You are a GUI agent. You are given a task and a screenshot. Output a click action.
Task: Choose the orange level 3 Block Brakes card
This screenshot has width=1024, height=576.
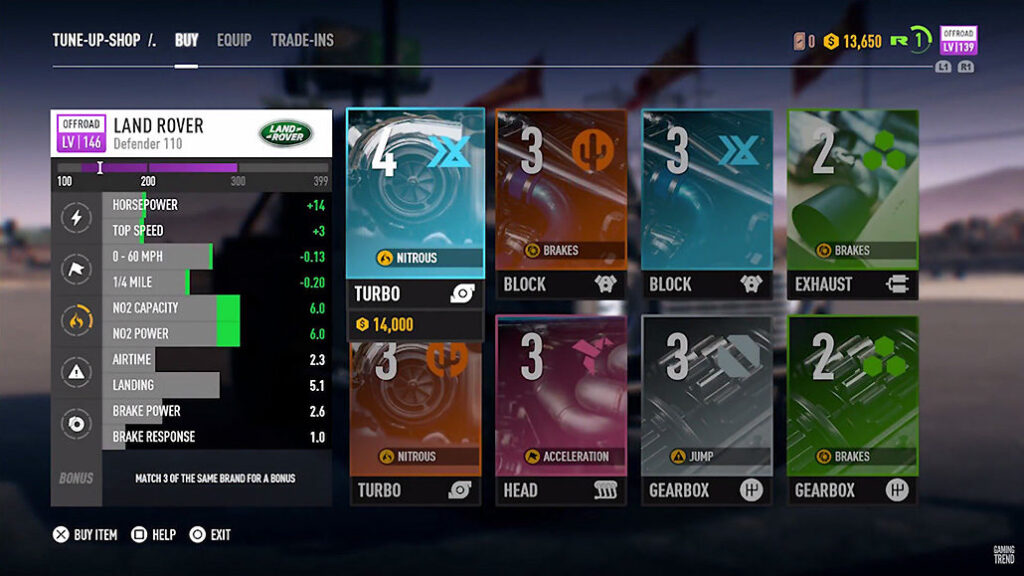(x=561, y=203)
